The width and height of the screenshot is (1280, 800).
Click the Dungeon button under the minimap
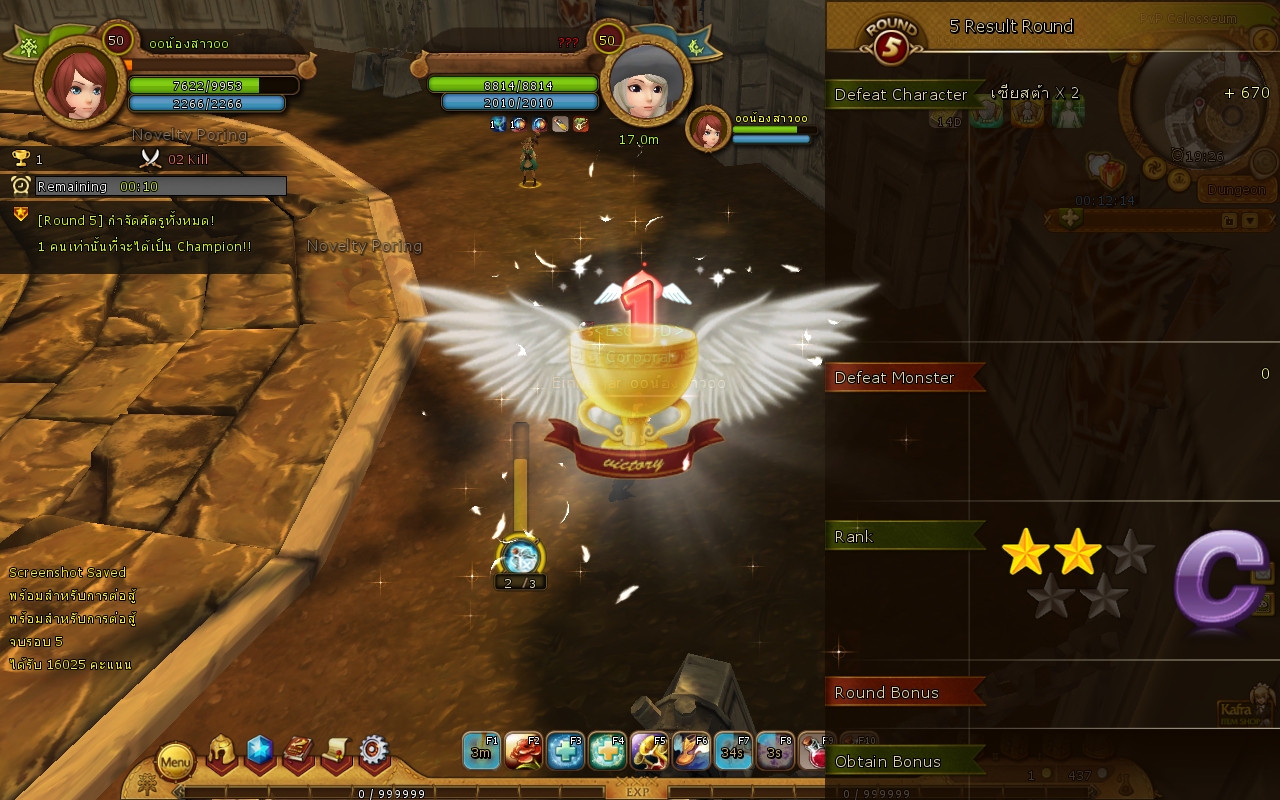point(1236,189)
